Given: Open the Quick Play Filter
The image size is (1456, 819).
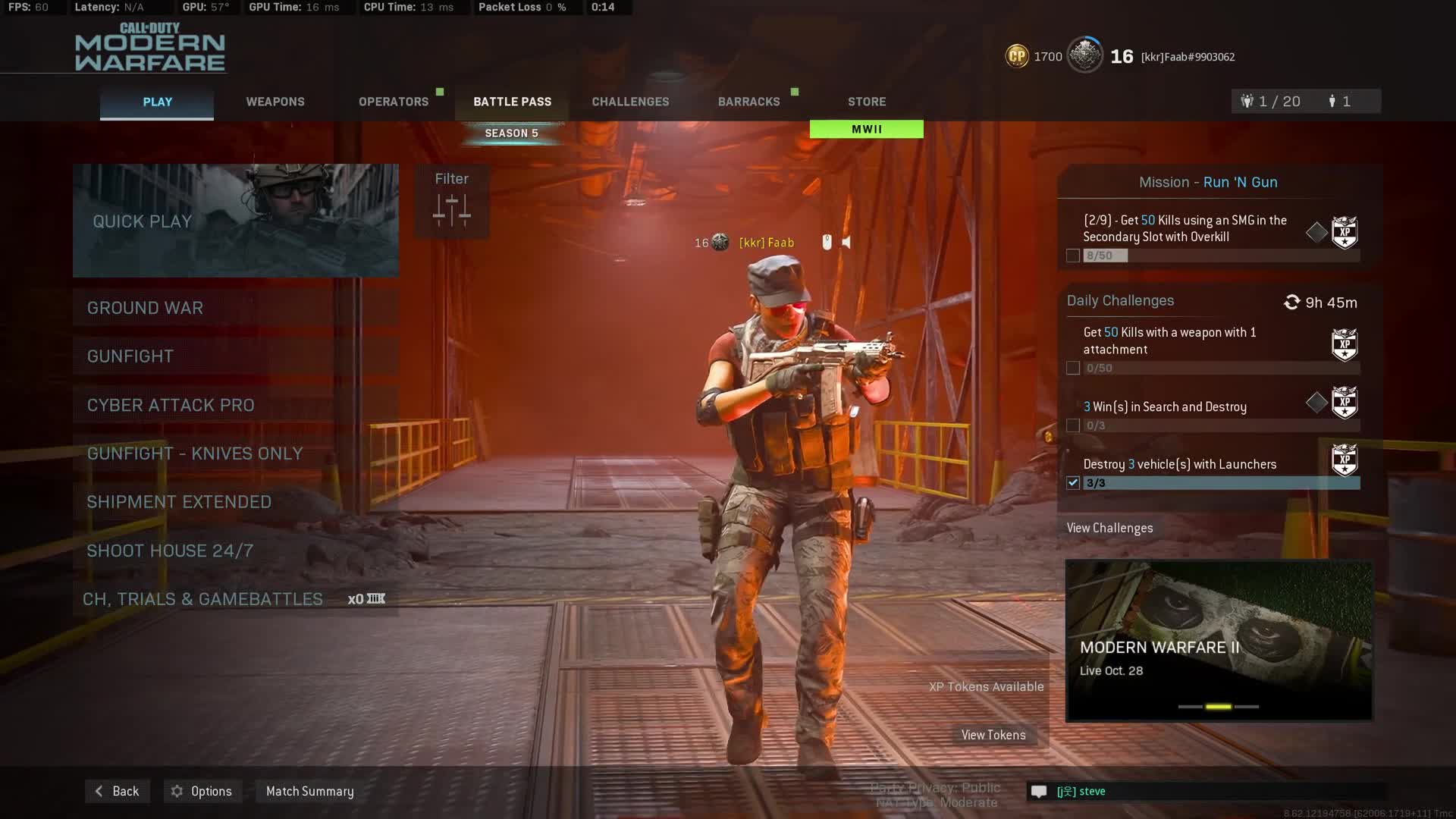Looking at the screenshot, I should click(452, 201).
